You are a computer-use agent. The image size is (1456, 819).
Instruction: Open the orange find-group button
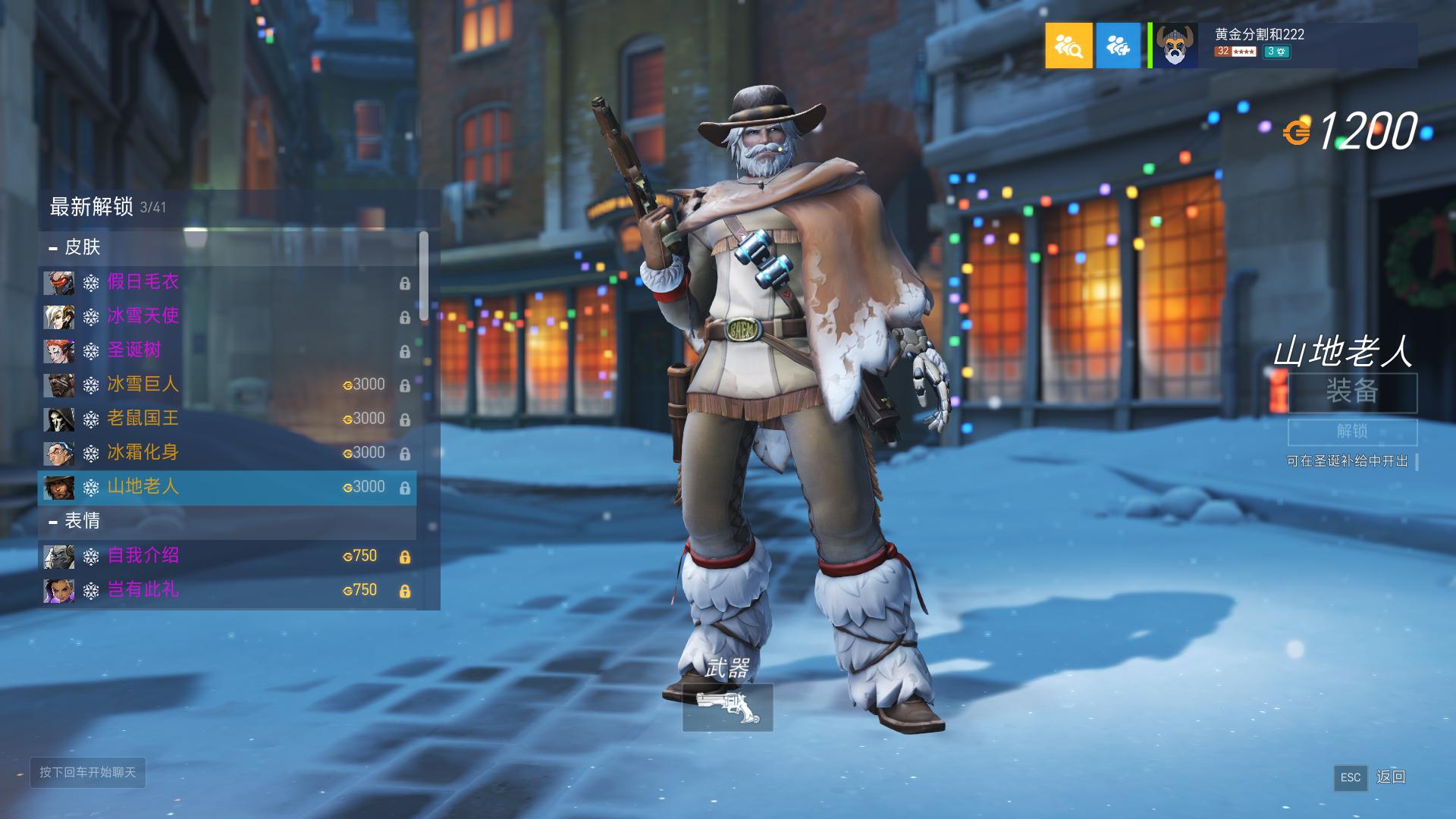1068,45
